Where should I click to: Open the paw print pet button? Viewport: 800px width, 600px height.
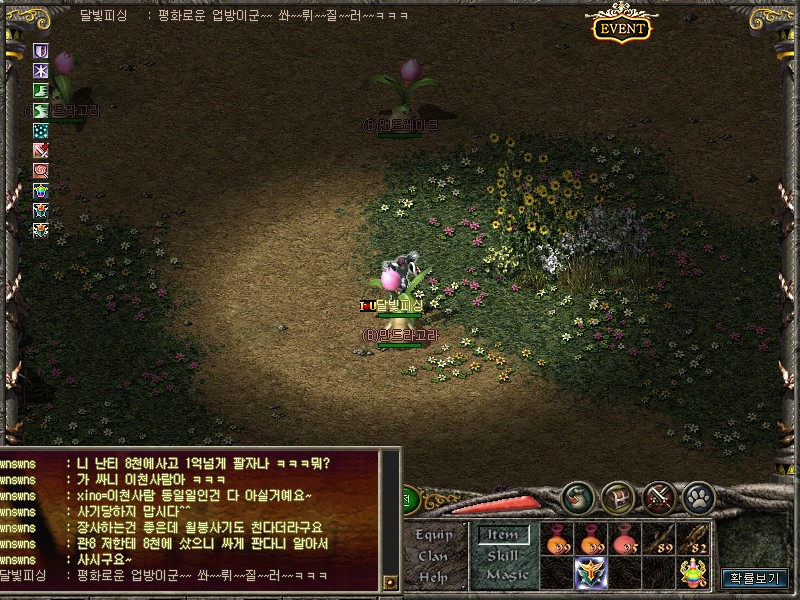697,496
